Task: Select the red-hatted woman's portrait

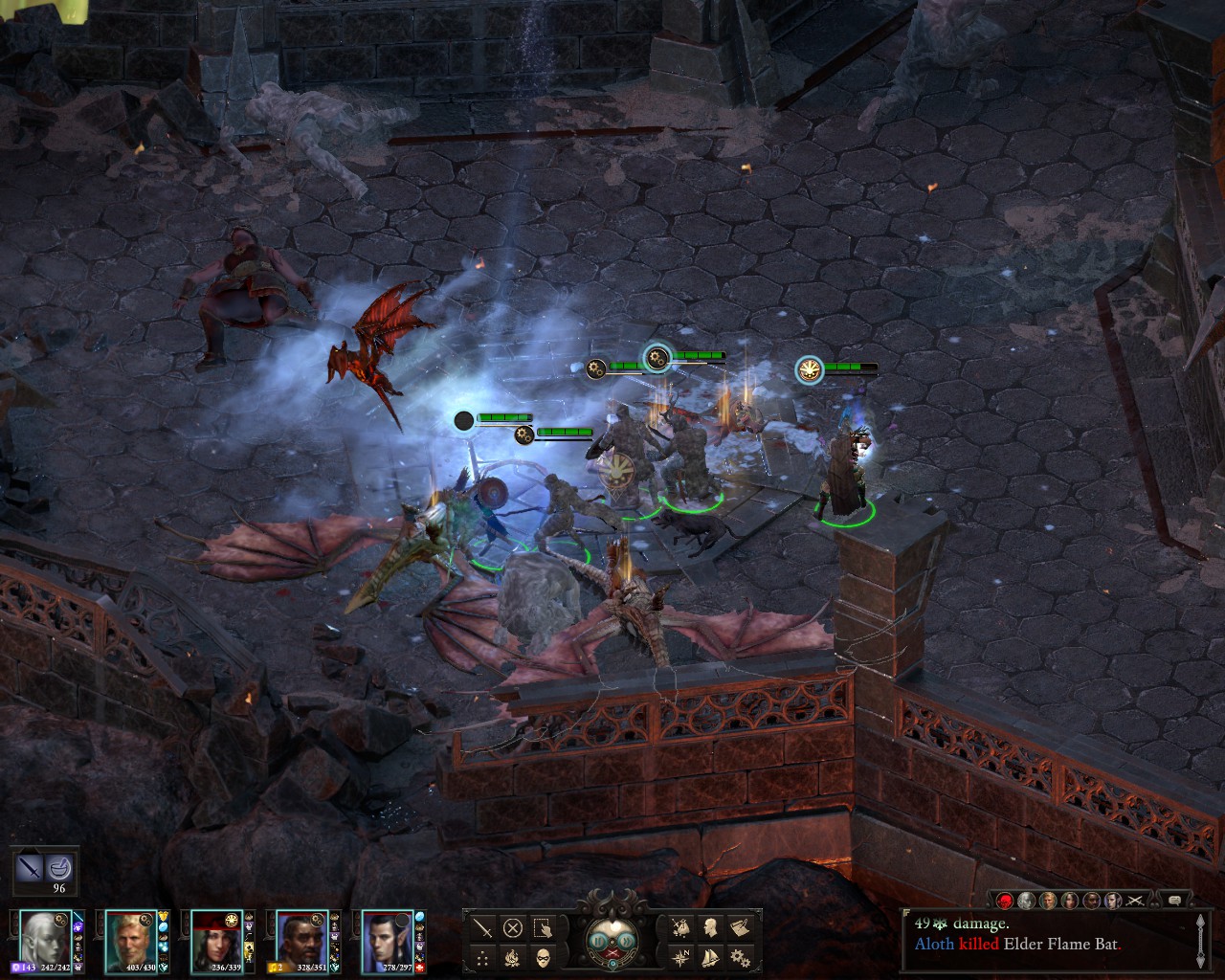Action: click(214, 937)
